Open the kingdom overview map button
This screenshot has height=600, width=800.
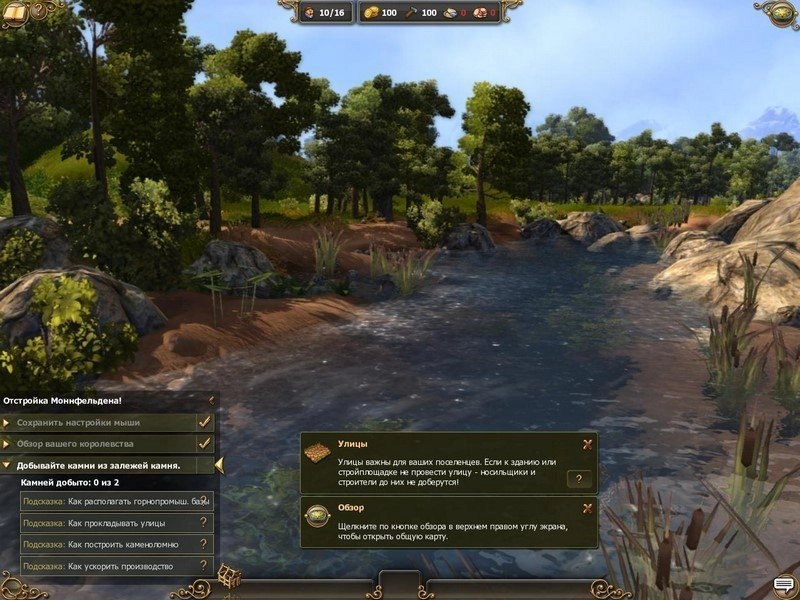pyautogui.click(x=783, y=12)
